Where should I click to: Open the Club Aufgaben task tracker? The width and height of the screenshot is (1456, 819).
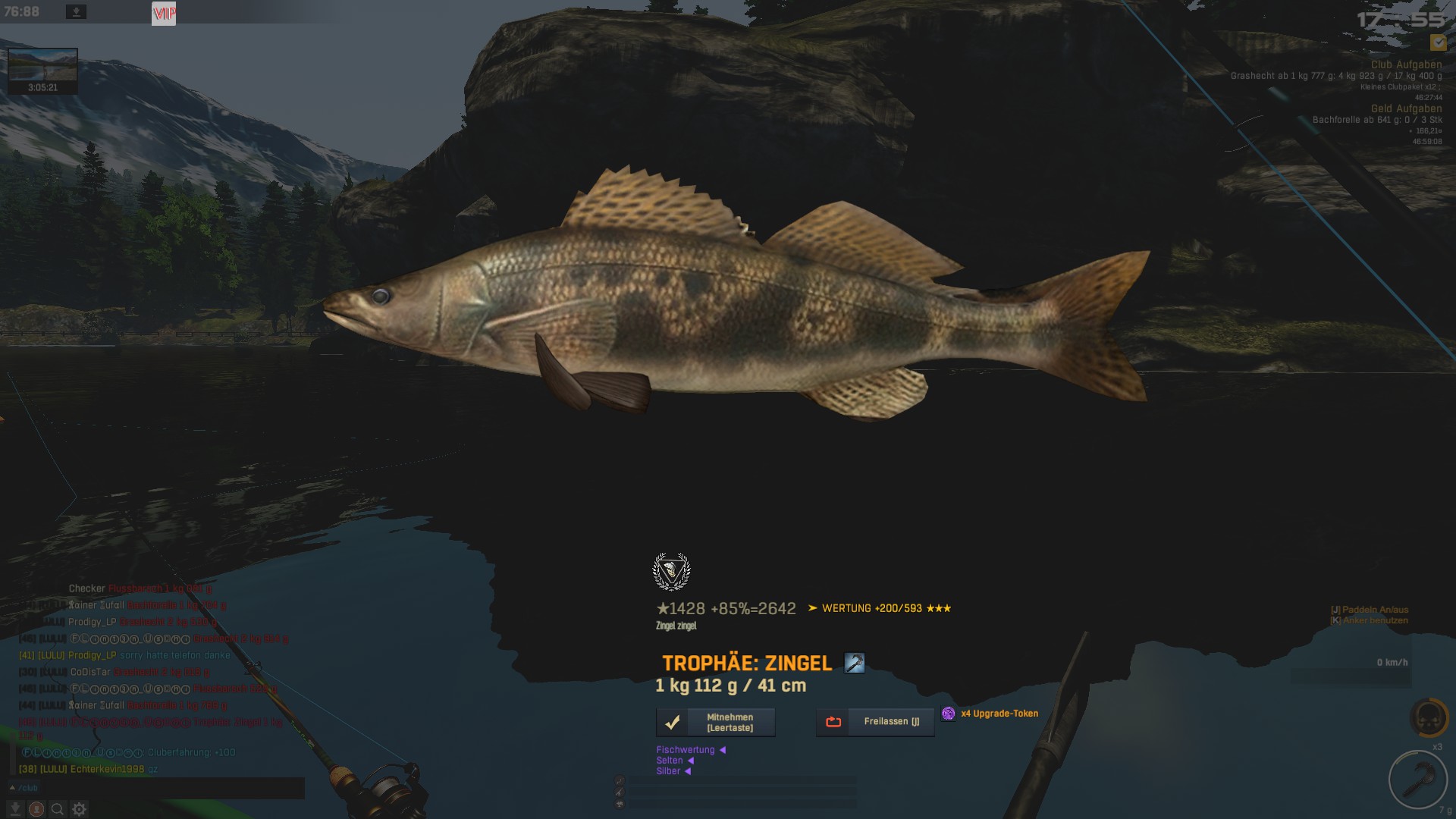[x=1406, y=65]
